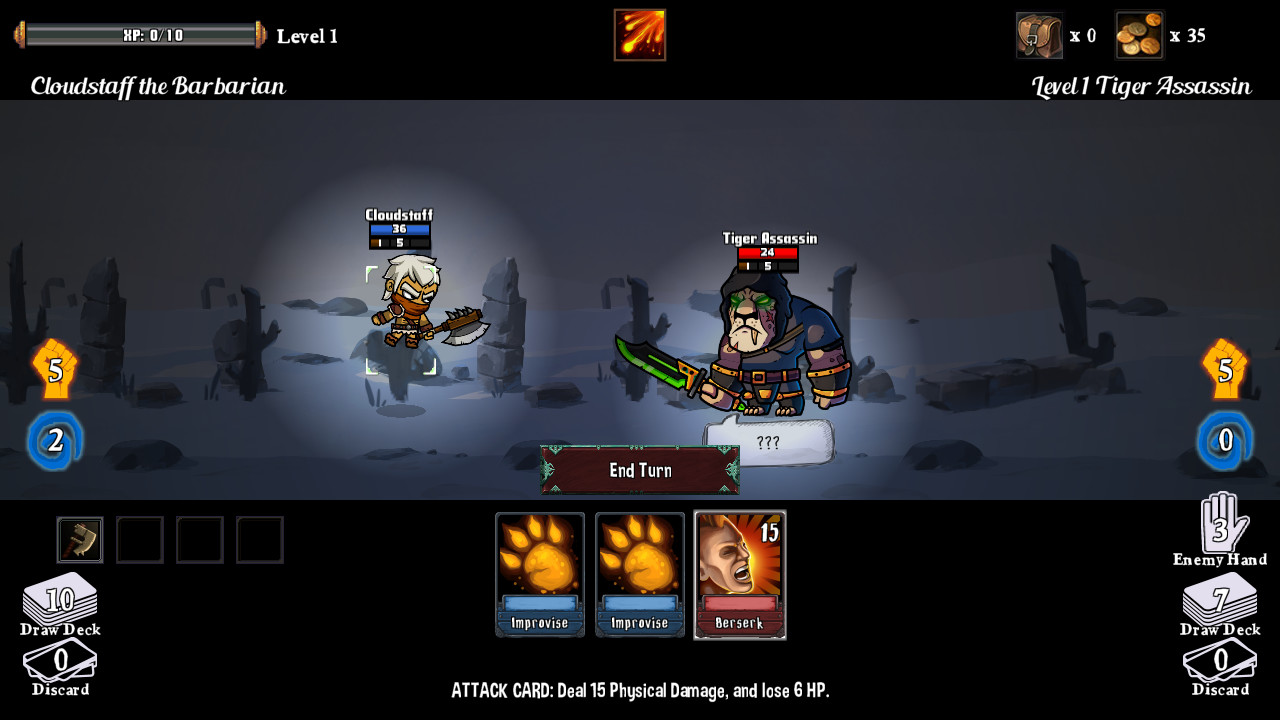Image resolution: width=1280 pixels, height=720 pixels.
Task: Click the gold coins counter icon
Action: [1139, 34]
